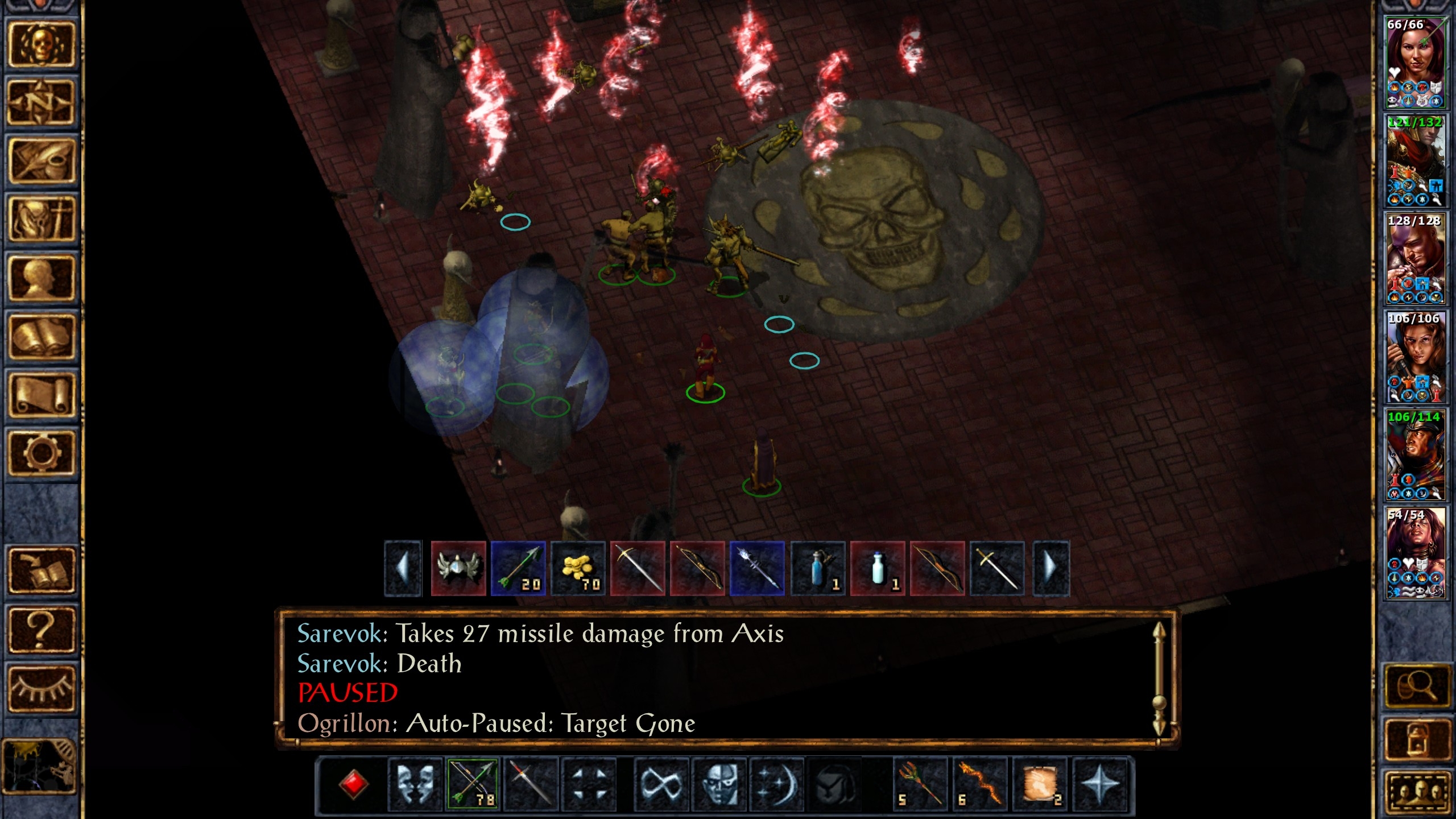Open the mage spellbook button
Image resolution: width=1456 pixels, height=819 pixels.
click(41, 337)
